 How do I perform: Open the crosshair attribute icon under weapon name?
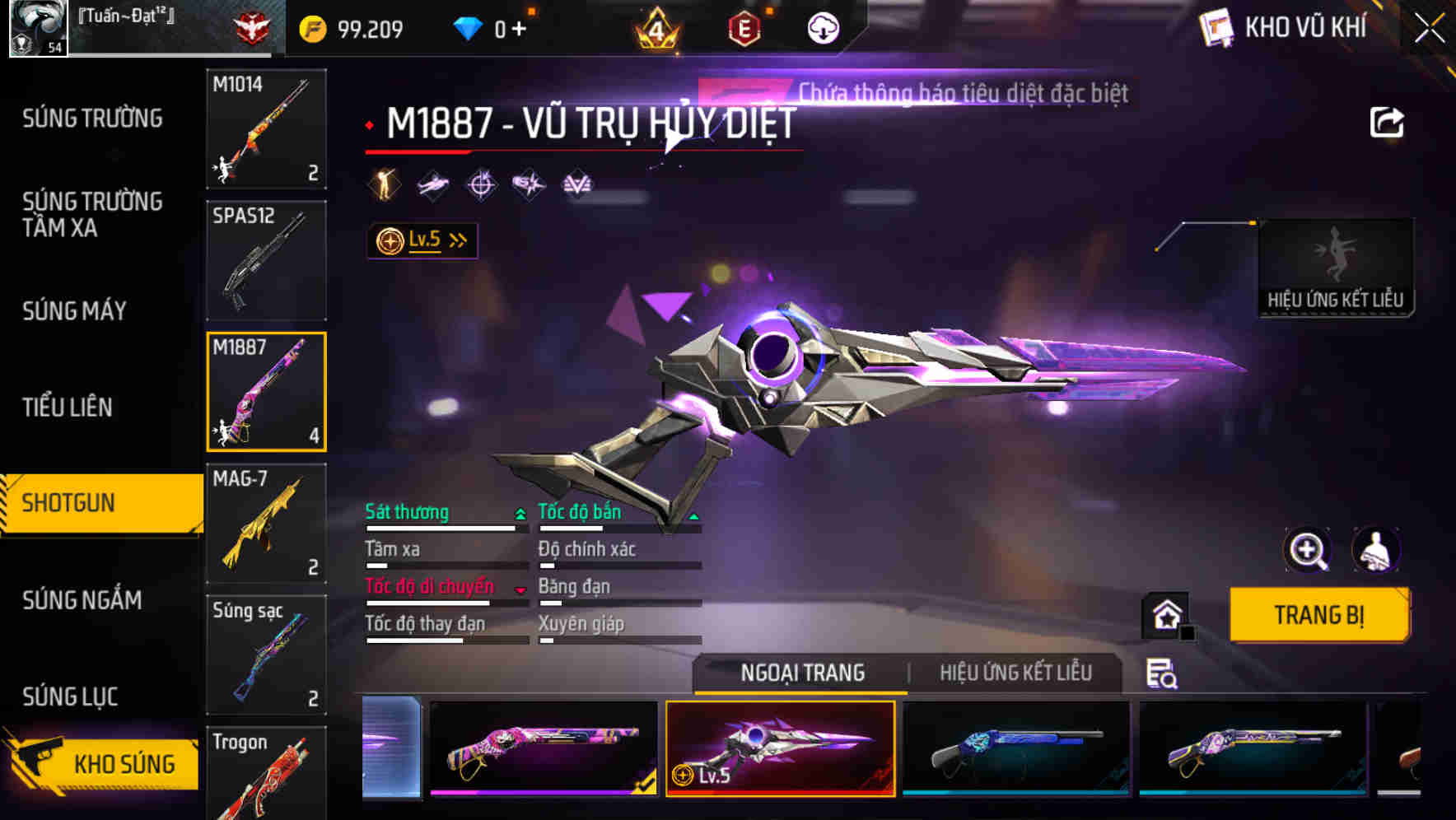pyautogui.click(x=483, y=184)
